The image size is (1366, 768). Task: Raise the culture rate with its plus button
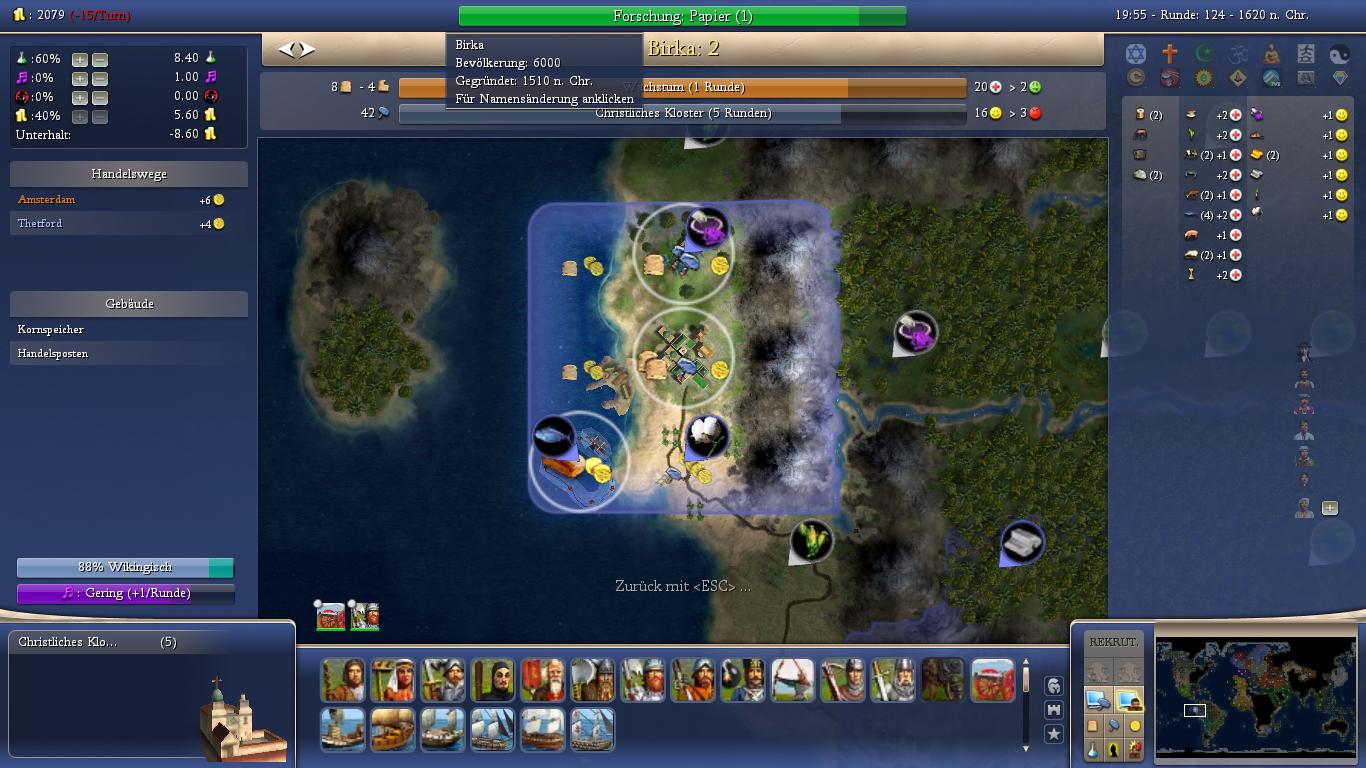[x=80, y=78]
